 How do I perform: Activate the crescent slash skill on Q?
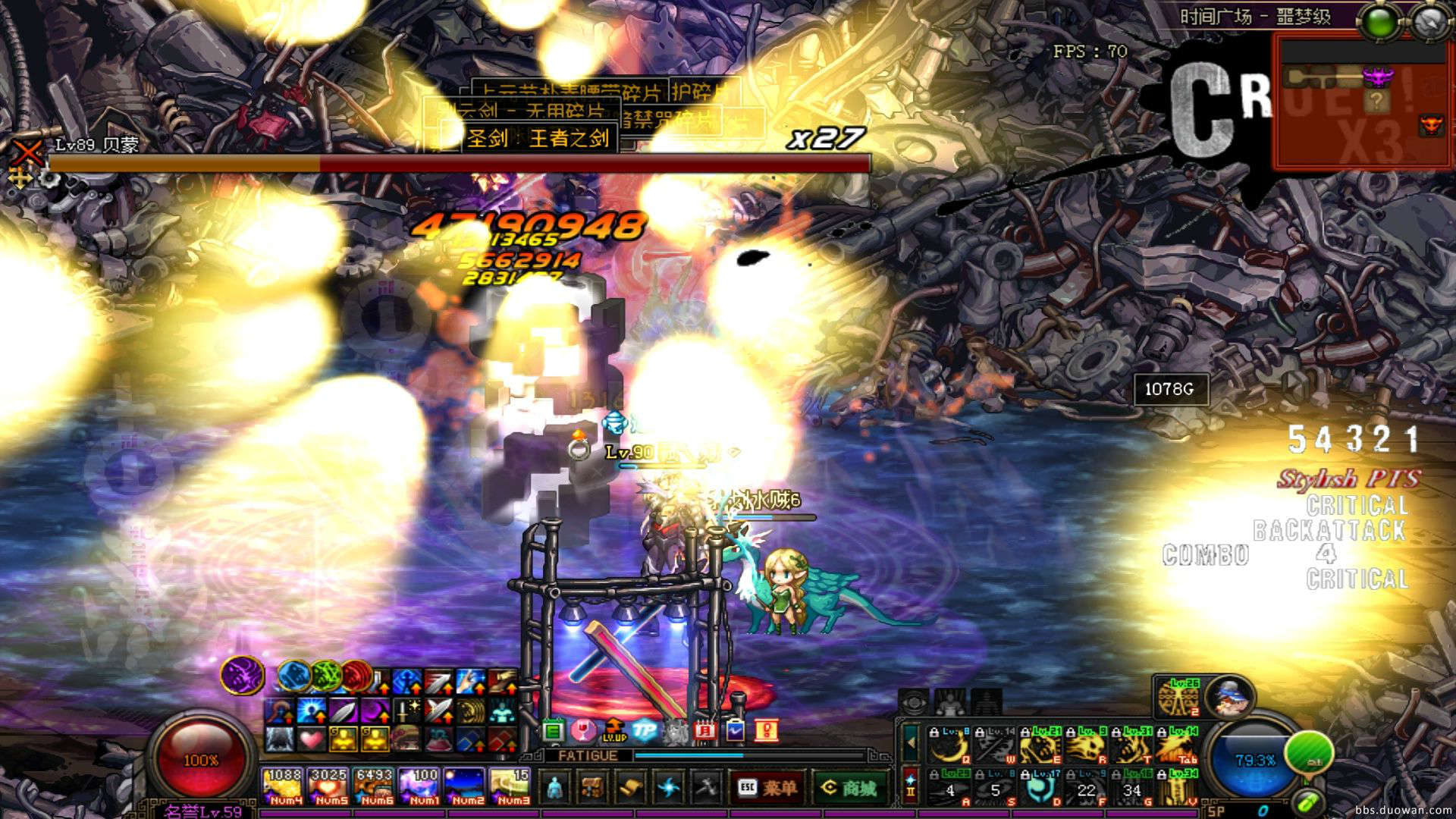949,745
